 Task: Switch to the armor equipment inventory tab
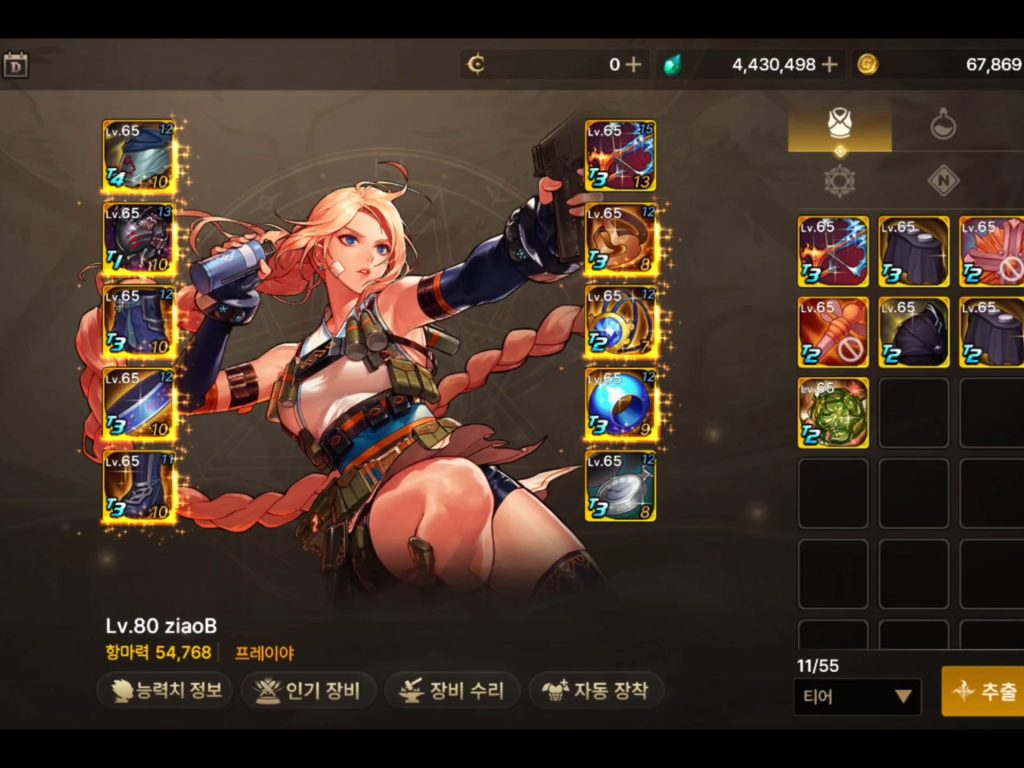coord(839,125)
